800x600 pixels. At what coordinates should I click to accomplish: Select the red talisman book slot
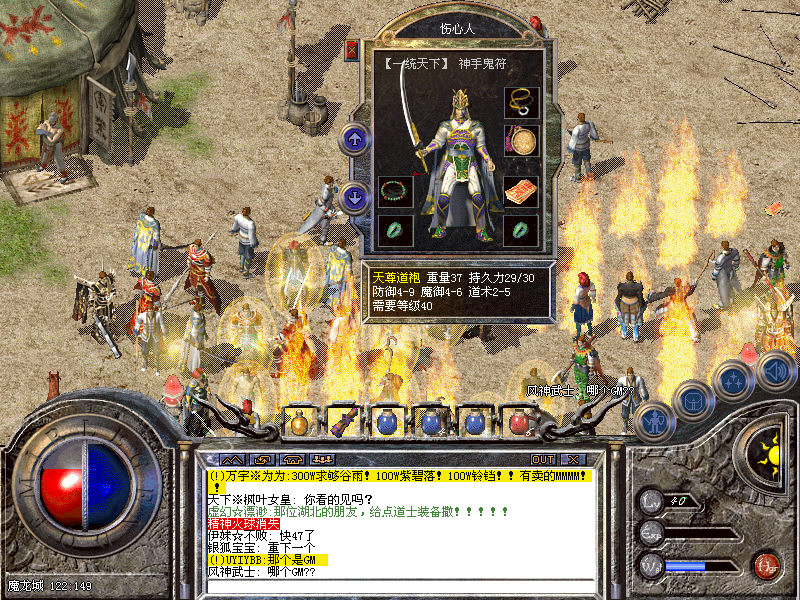pyautogui.click(x=521, y=191)
